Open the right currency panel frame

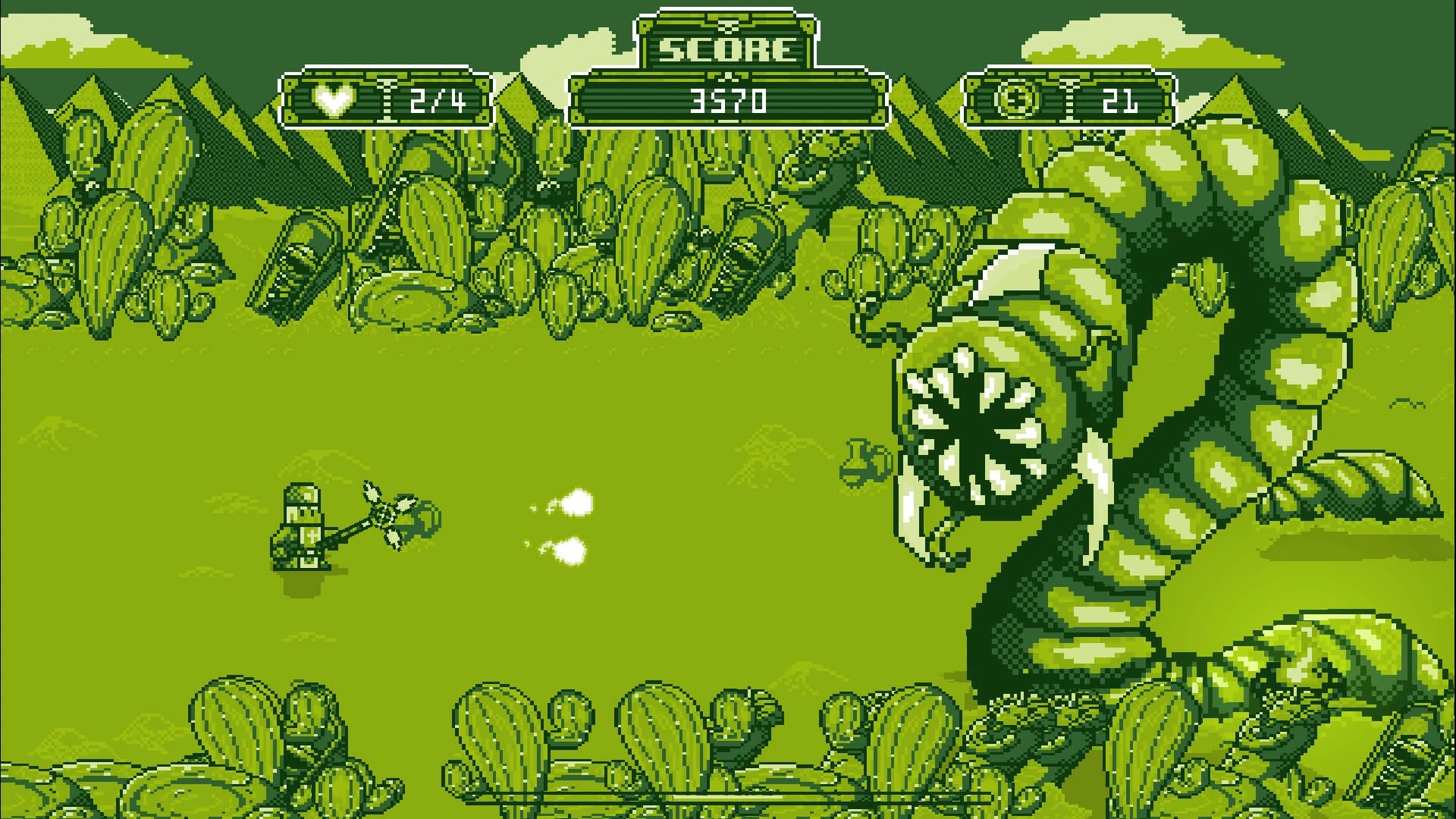(x=1069, y=99)
